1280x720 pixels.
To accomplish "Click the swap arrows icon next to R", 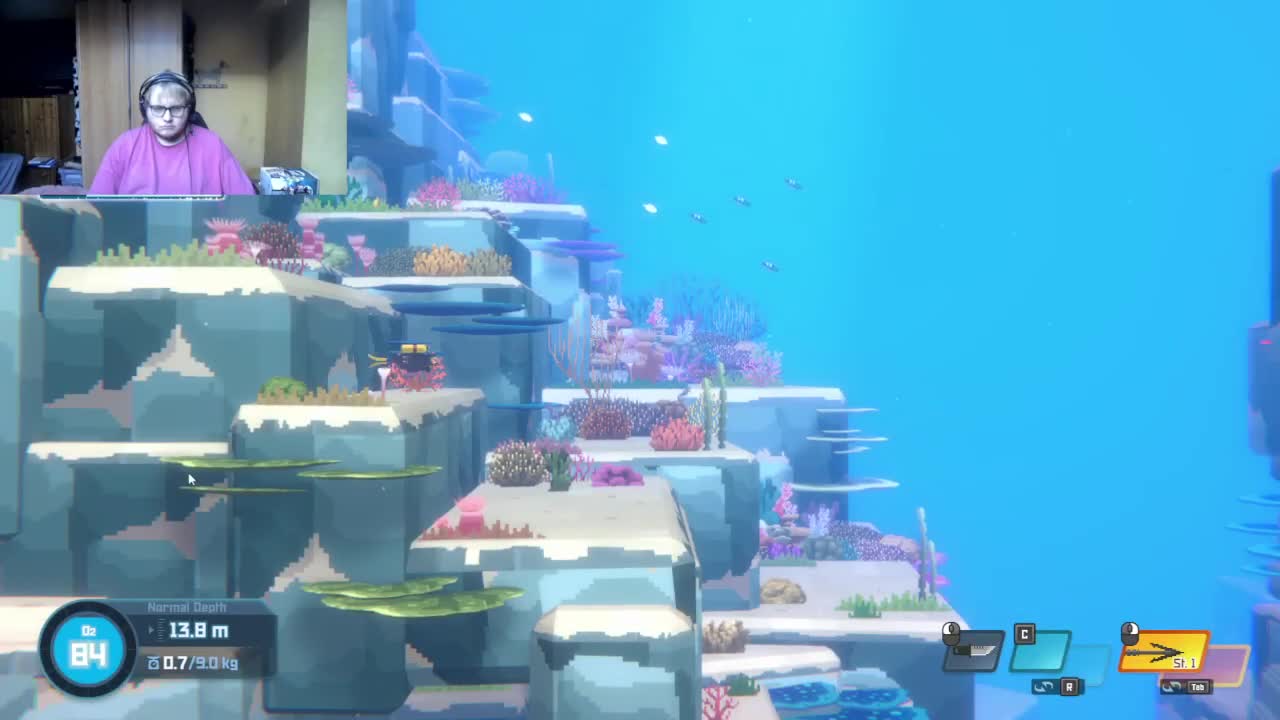I will click(1043, 686).
